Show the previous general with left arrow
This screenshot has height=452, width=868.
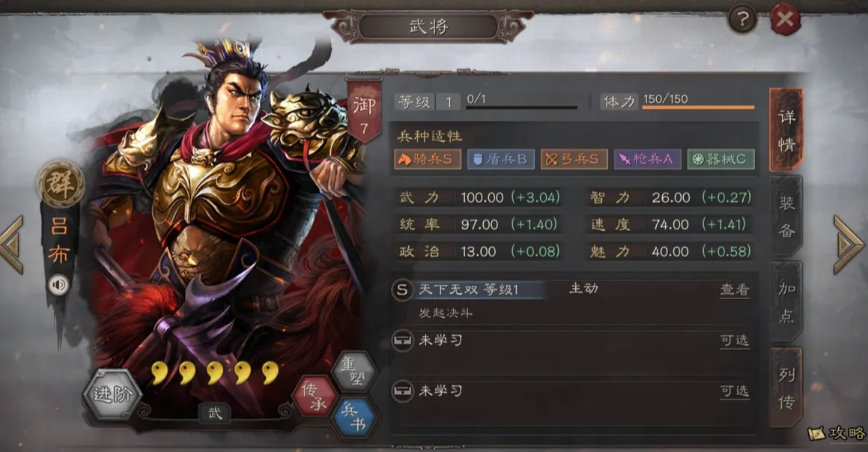coord(12,244)
